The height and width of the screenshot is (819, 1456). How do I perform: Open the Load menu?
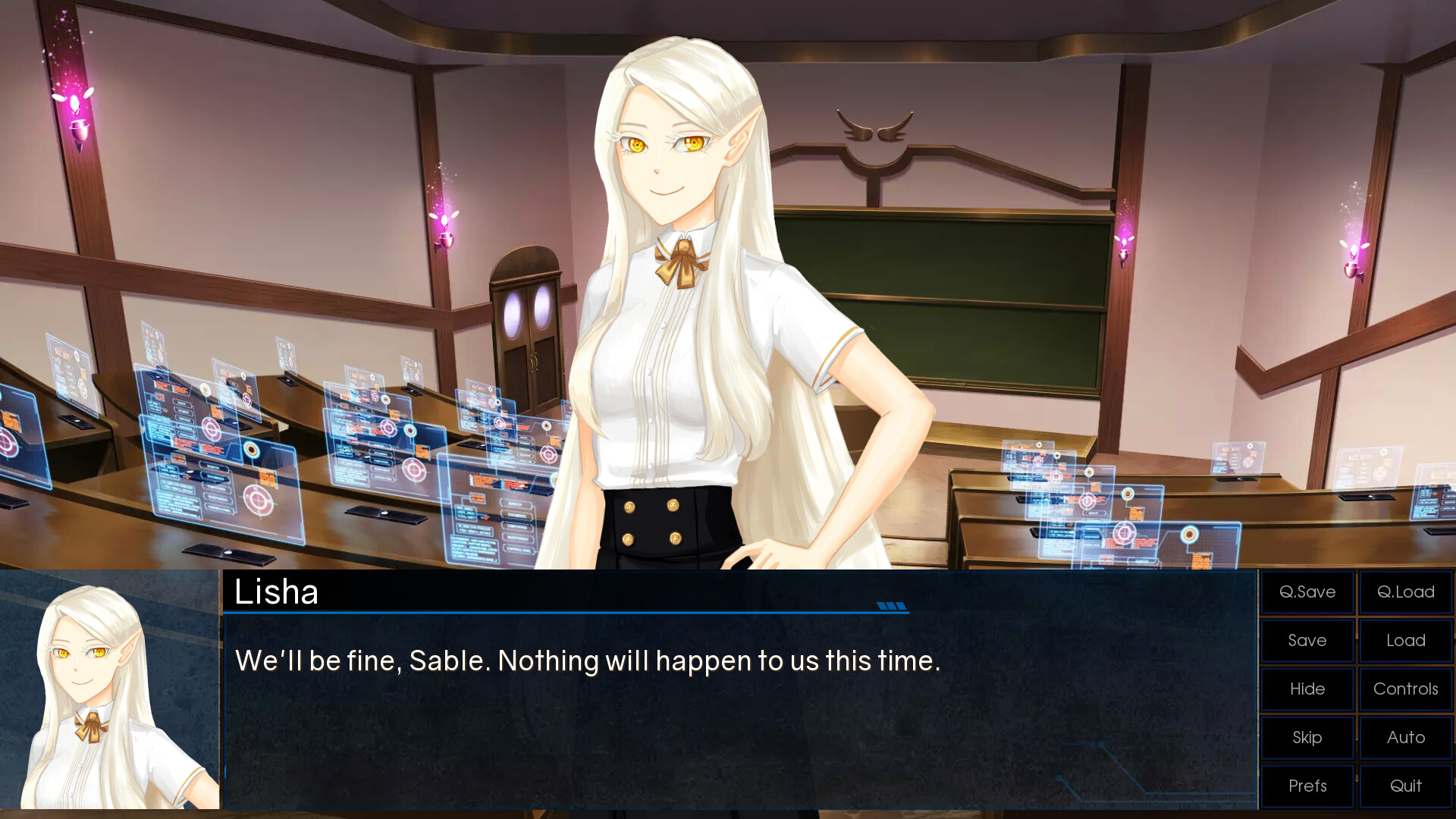point(1405,641)
